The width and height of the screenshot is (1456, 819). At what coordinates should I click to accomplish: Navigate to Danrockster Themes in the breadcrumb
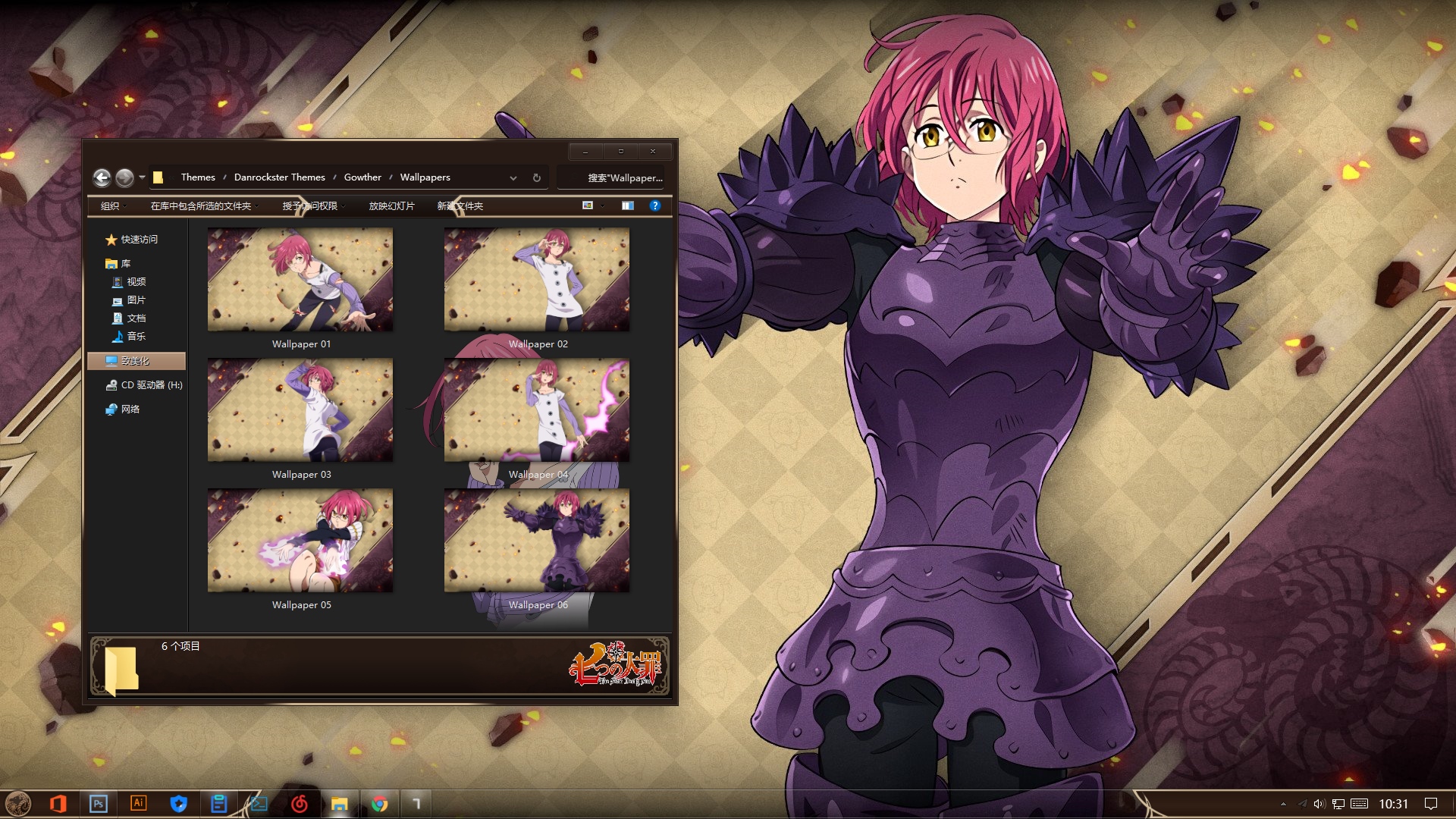(279, 177)
